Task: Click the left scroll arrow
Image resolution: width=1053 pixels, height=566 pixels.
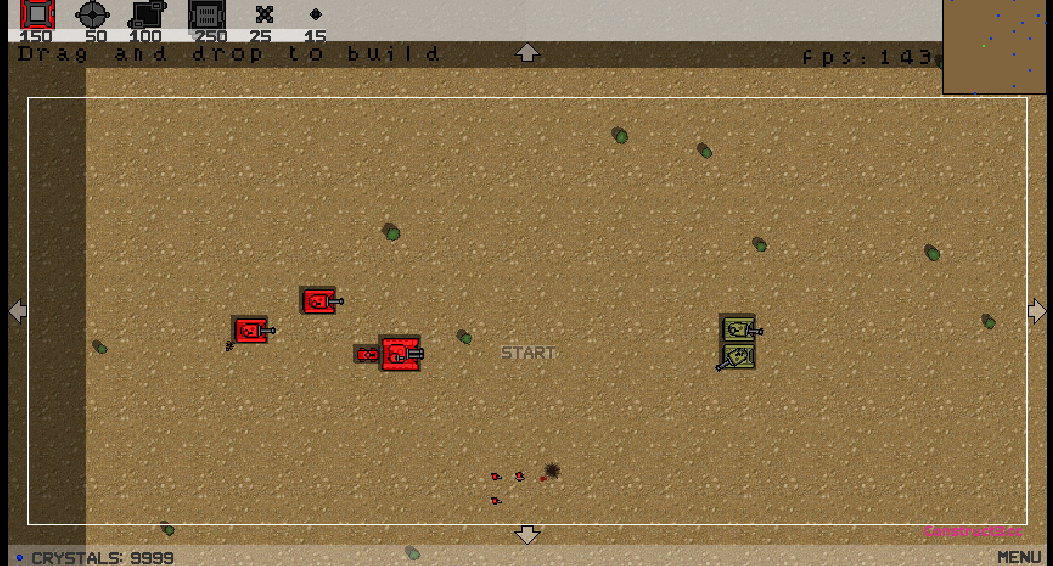Action: click(x=17, y=312)
